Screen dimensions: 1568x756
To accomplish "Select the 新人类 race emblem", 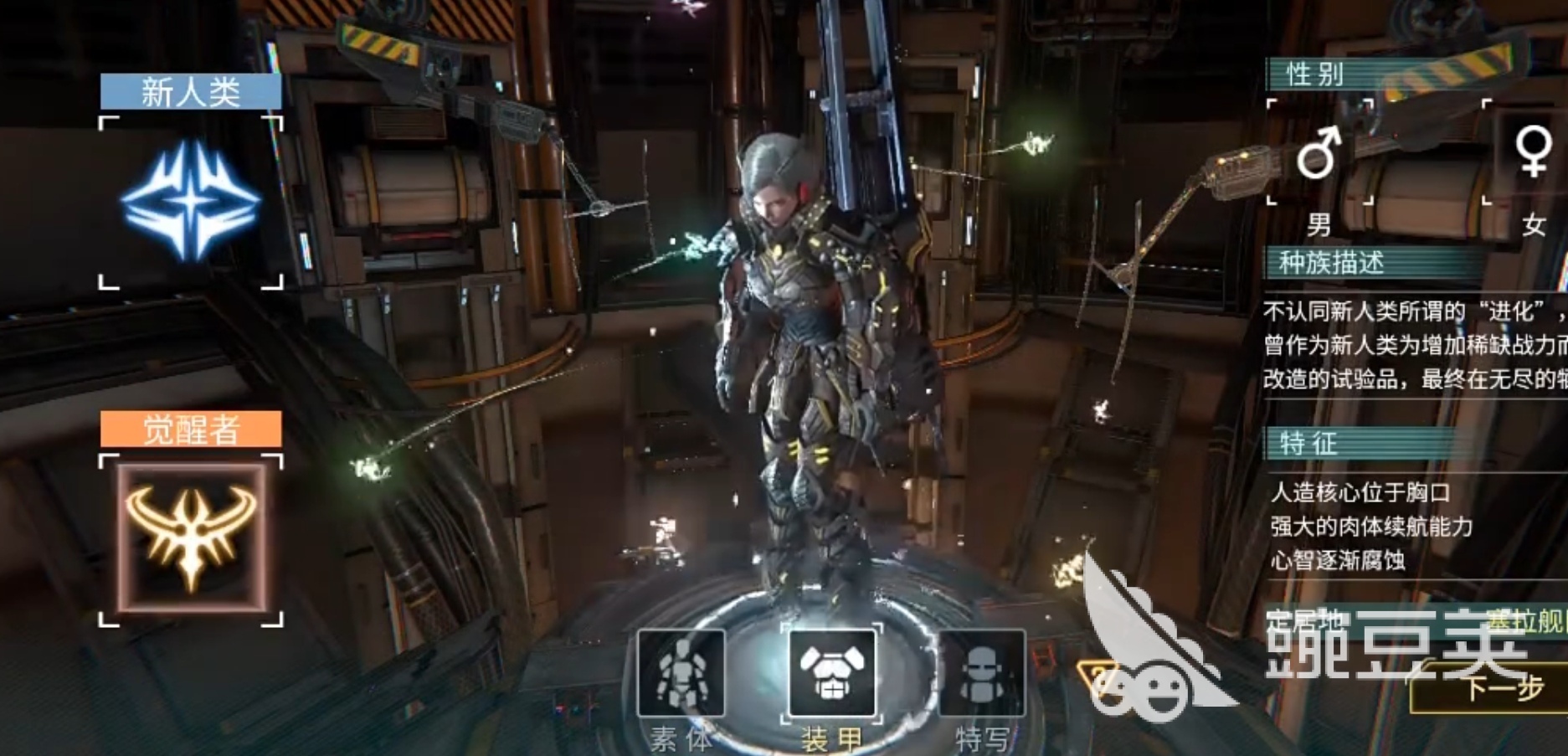I will pyautogui.click(x=191, y=202).
